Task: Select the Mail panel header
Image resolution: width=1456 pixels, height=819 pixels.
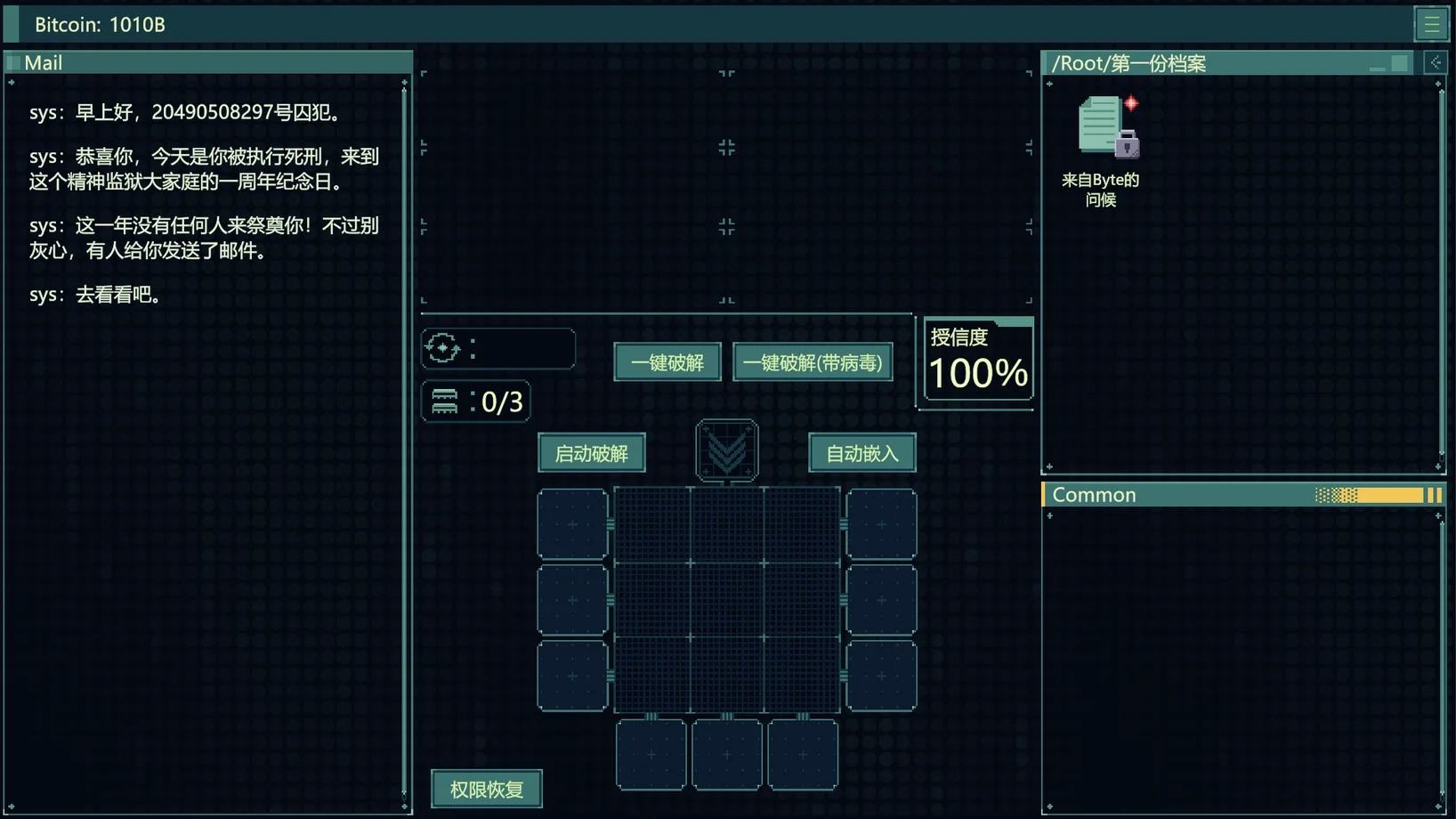Action: 207,63
